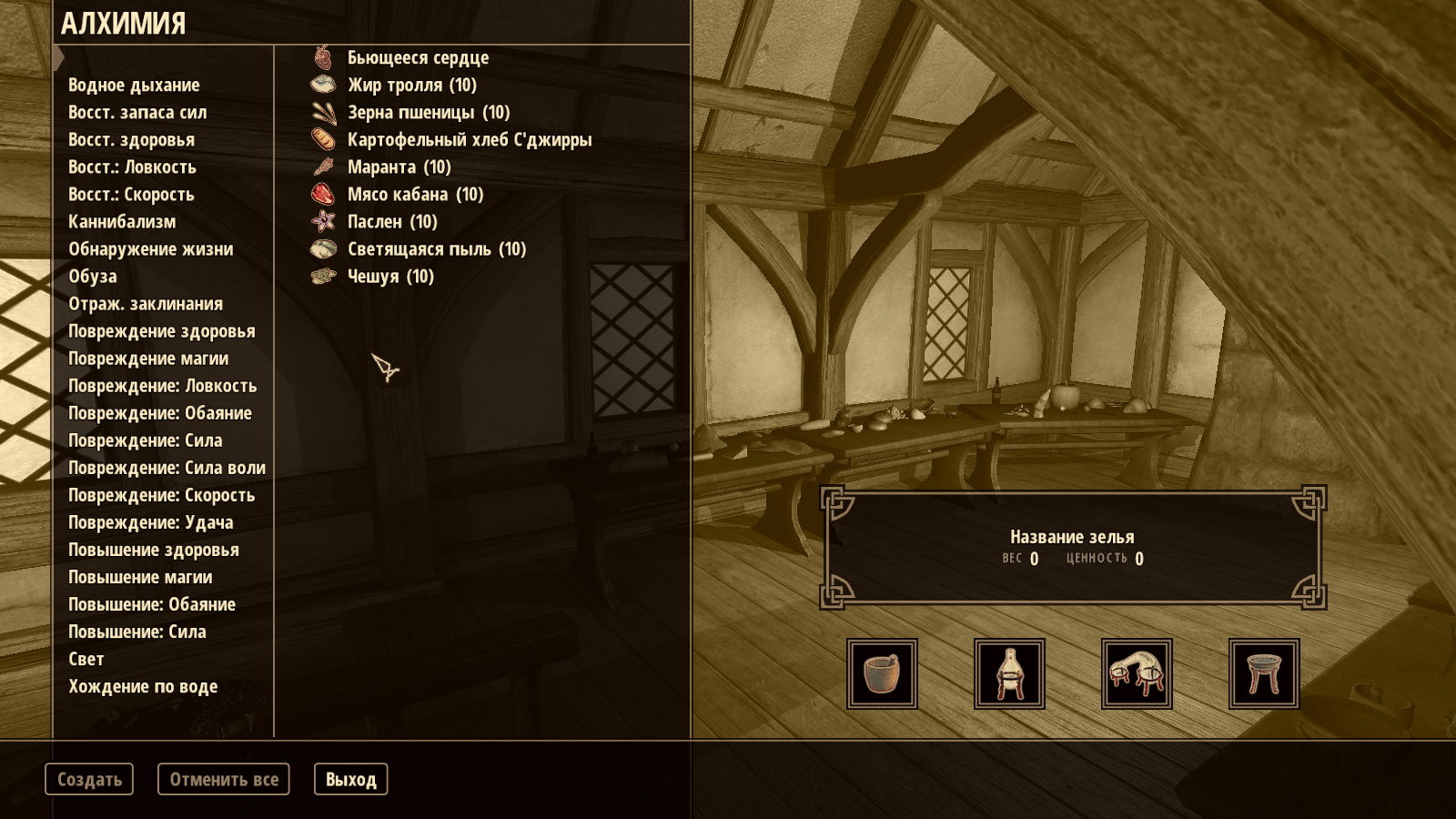The width and height of the screenshot is (1456, 819).
Task: Click the mortar apparatus slot
Action: 882,673
